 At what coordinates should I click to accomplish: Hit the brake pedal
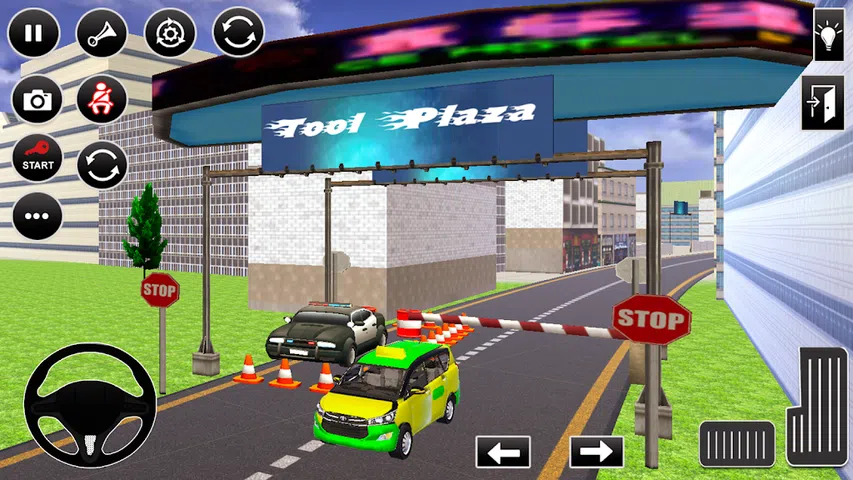coord(737,444)
